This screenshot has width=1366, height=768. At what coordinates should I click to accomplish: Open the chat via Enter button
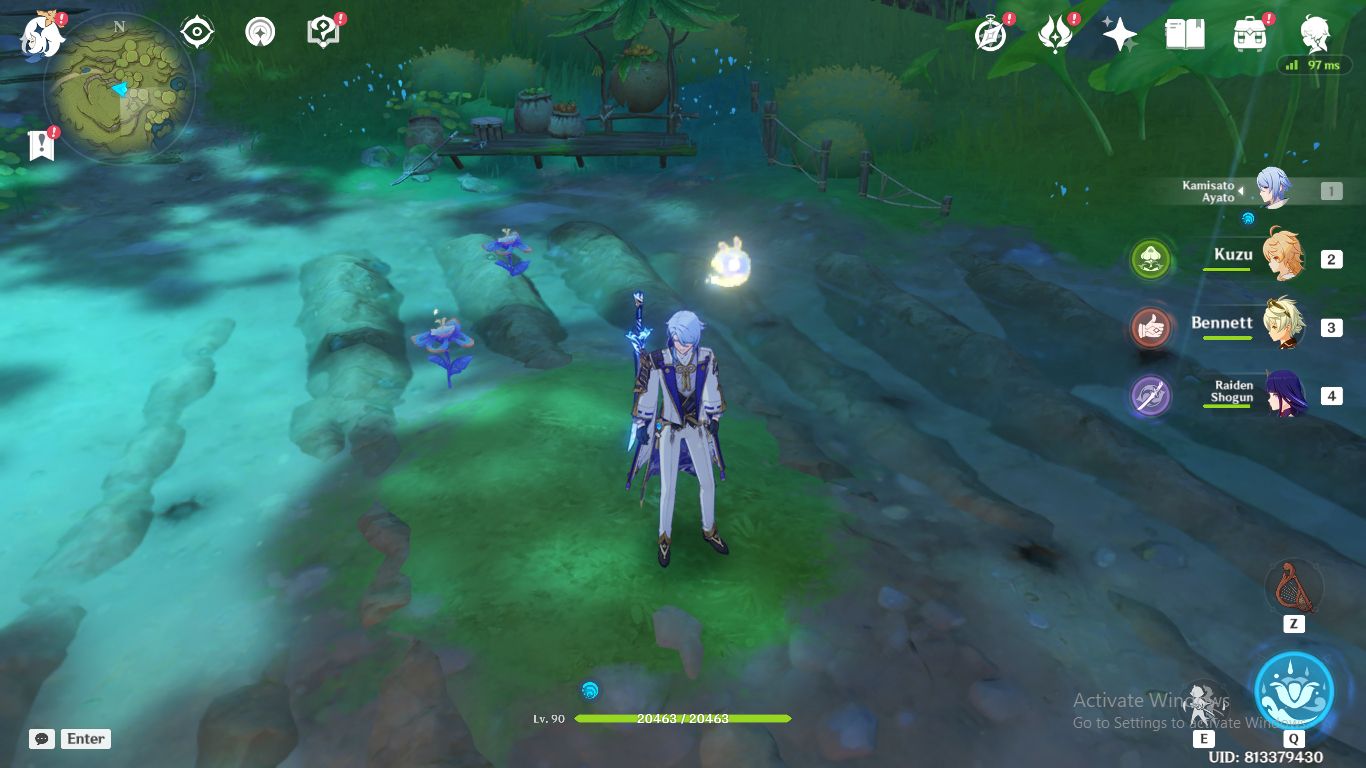coord(85,739)
